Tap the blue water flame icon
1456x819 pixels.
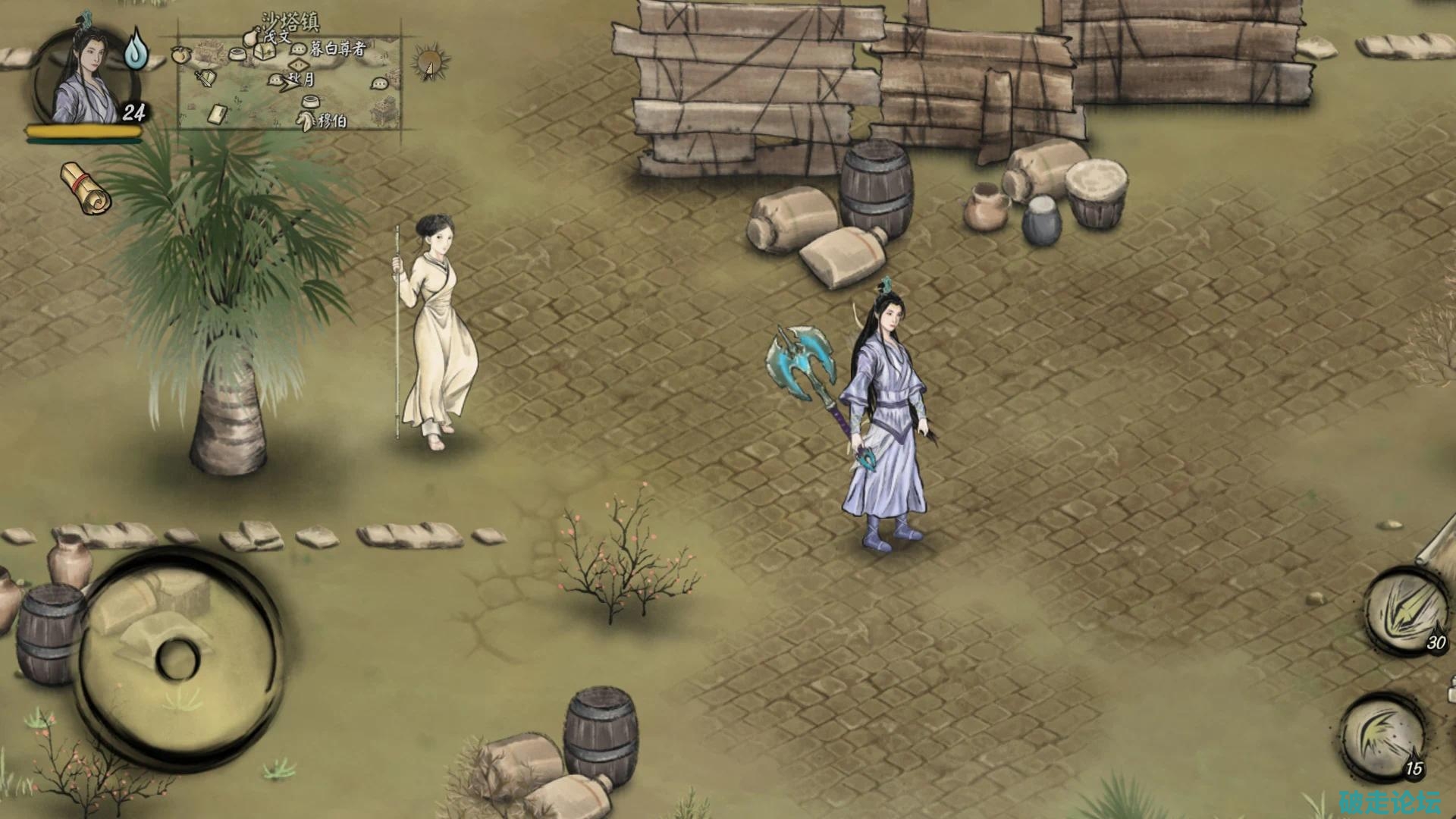pyautogui.click(x=136, y=49)
